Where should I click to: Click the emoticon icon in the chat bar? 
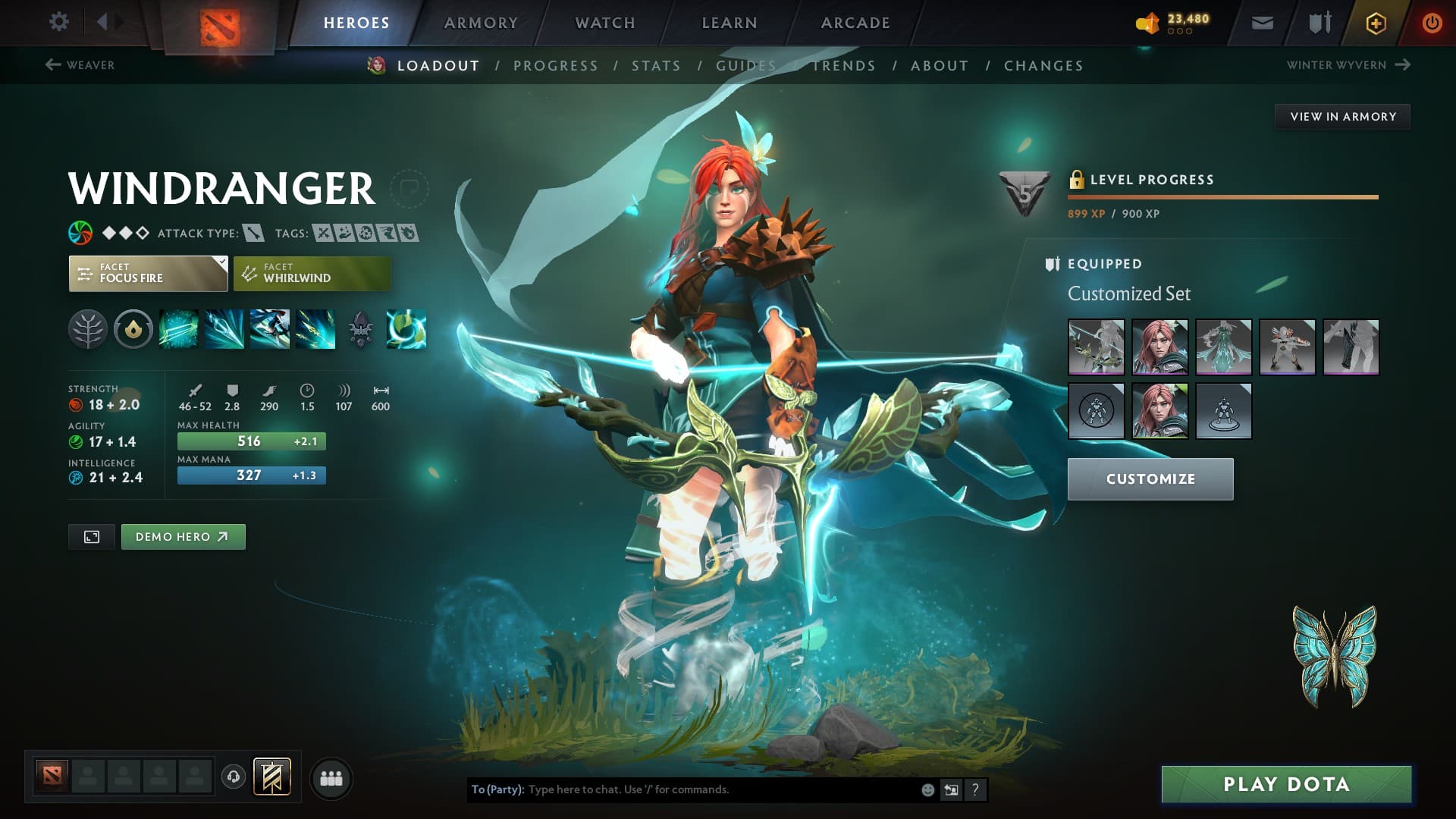click(x=927, y=790)
